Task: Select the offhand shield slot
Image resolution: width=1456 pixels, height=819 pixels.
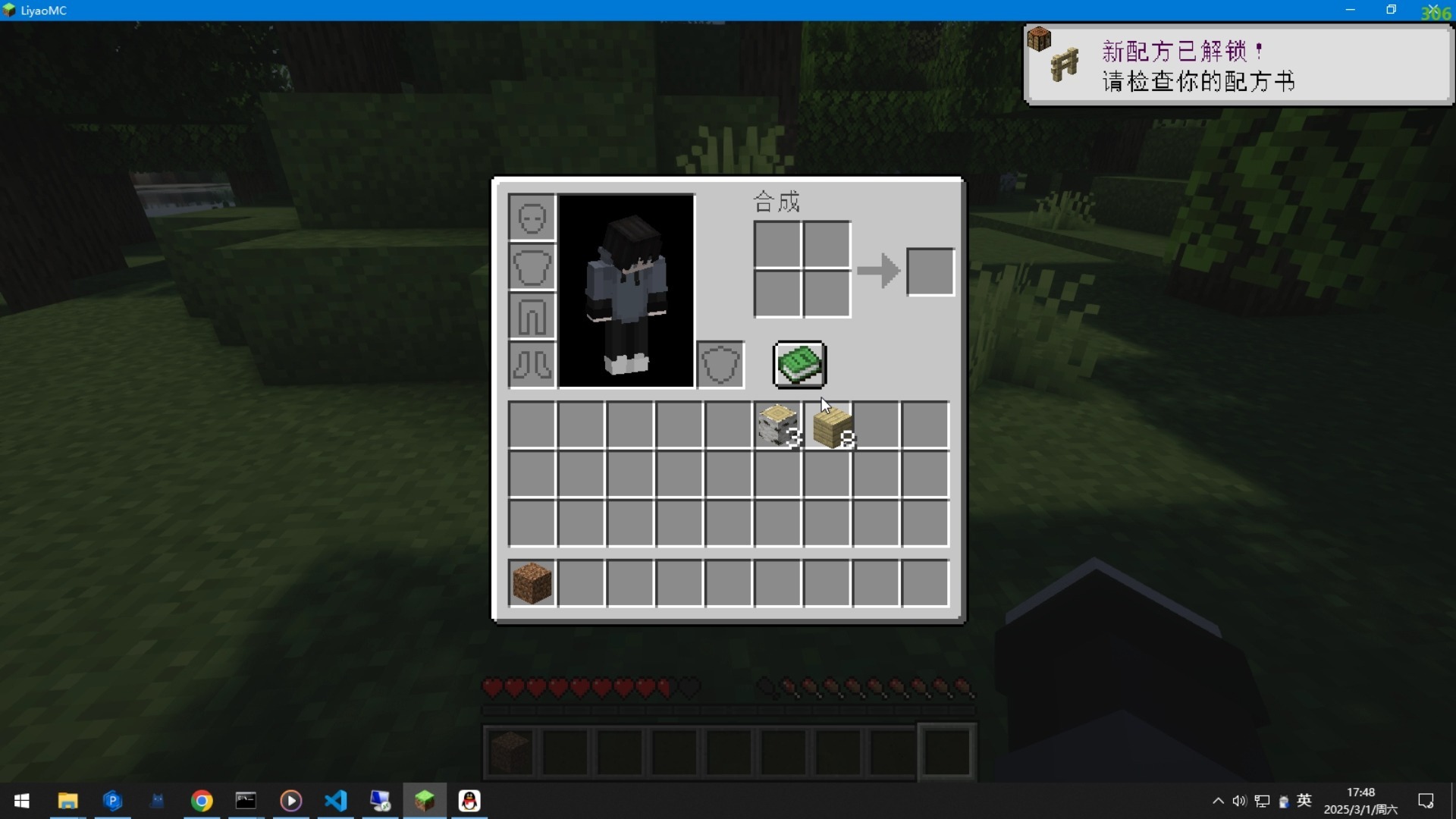Action: [x=720, y=364]
